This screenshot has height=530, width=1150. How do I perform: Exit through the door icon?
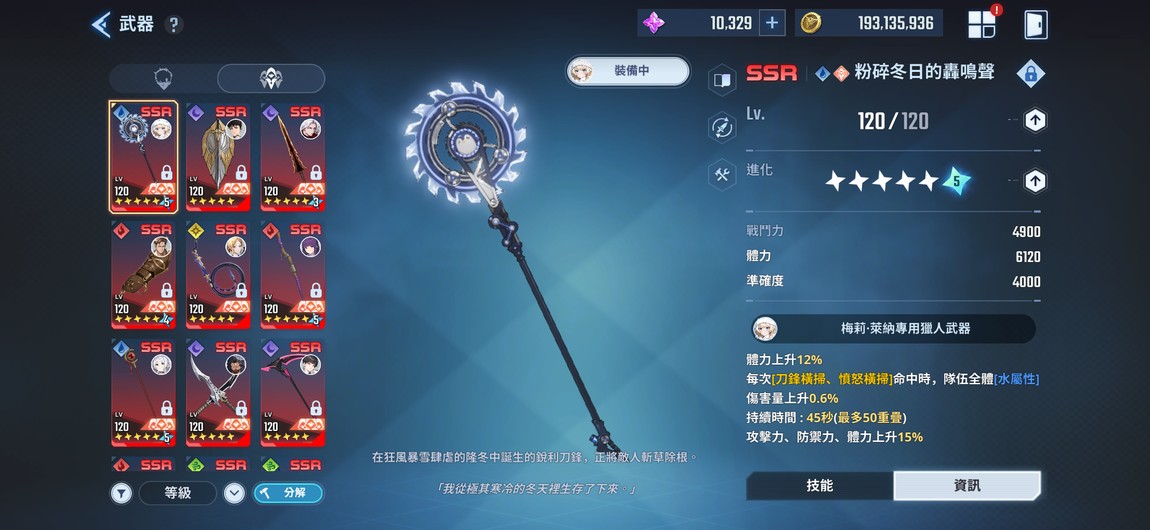tap(1034, 24)
